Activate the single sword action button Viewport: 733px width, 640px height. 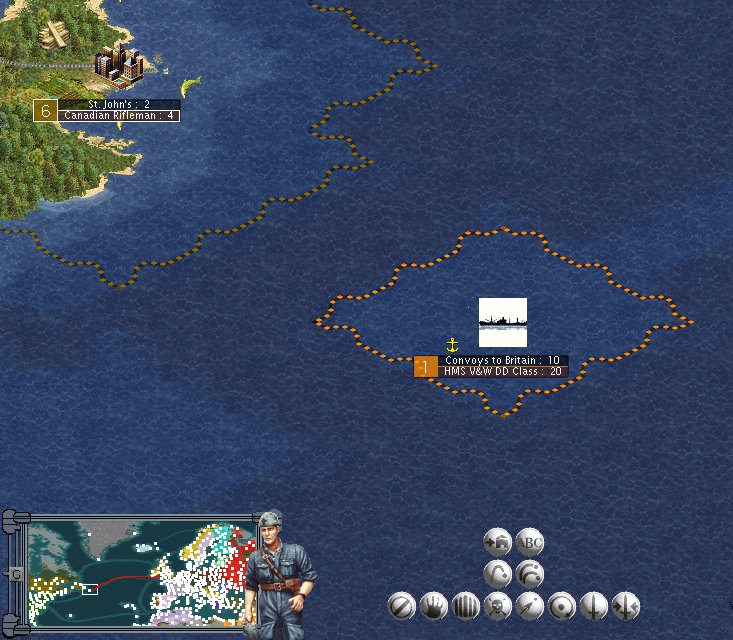[x=593, y=605]
